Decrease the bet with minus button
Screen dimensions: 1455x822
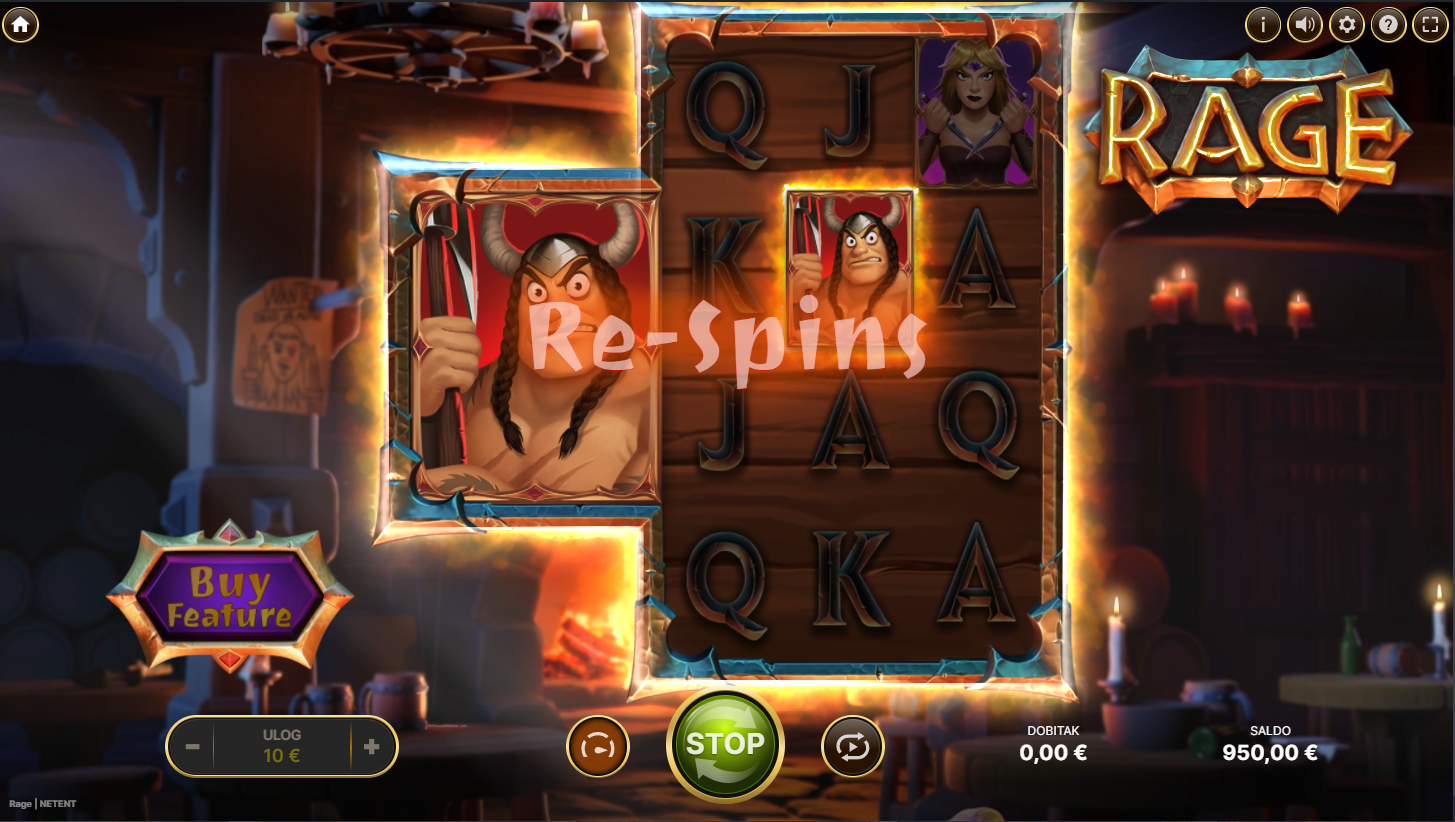pos(193,747)
